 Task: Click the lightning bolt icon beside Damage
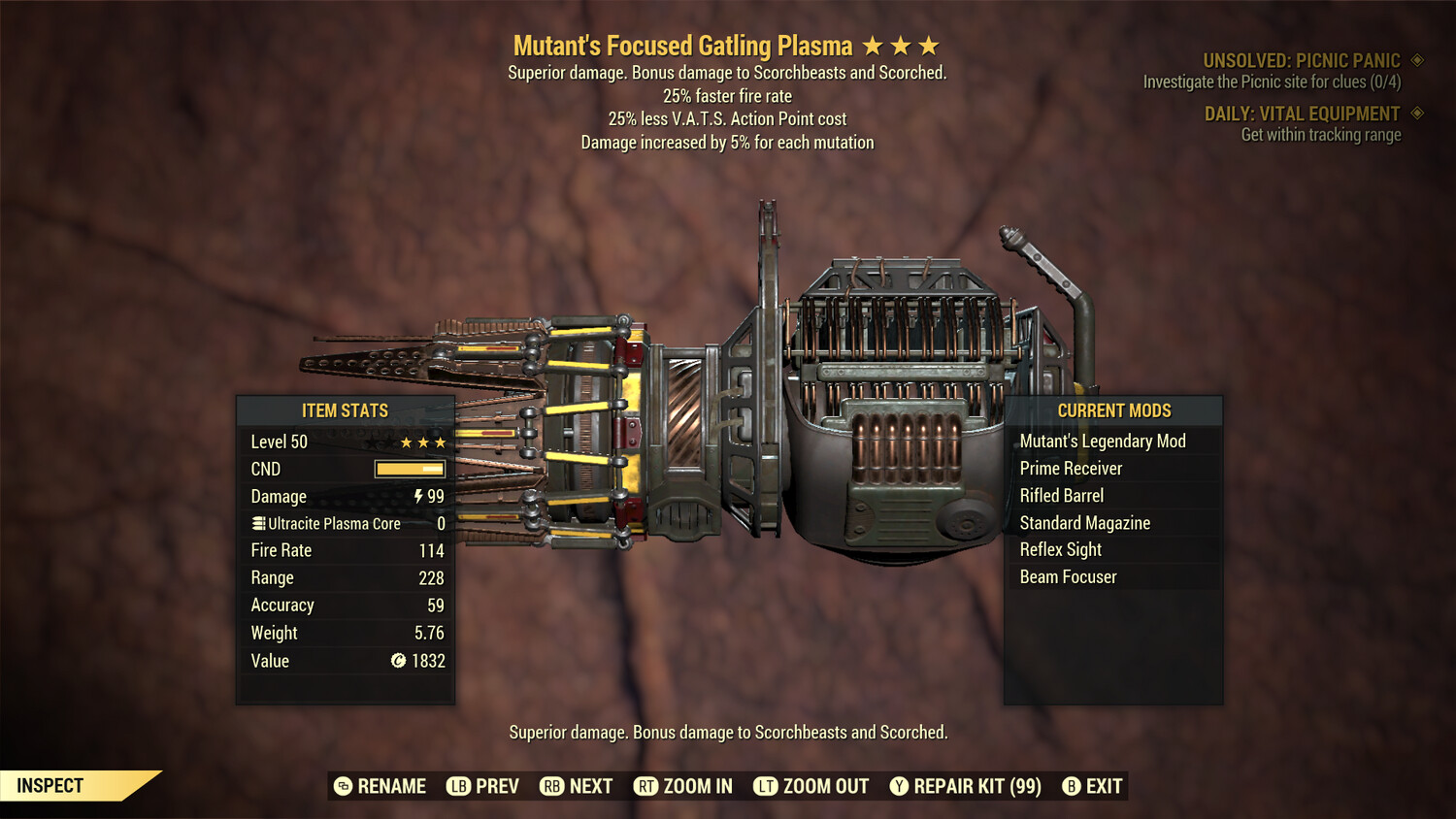coord(419,496)
